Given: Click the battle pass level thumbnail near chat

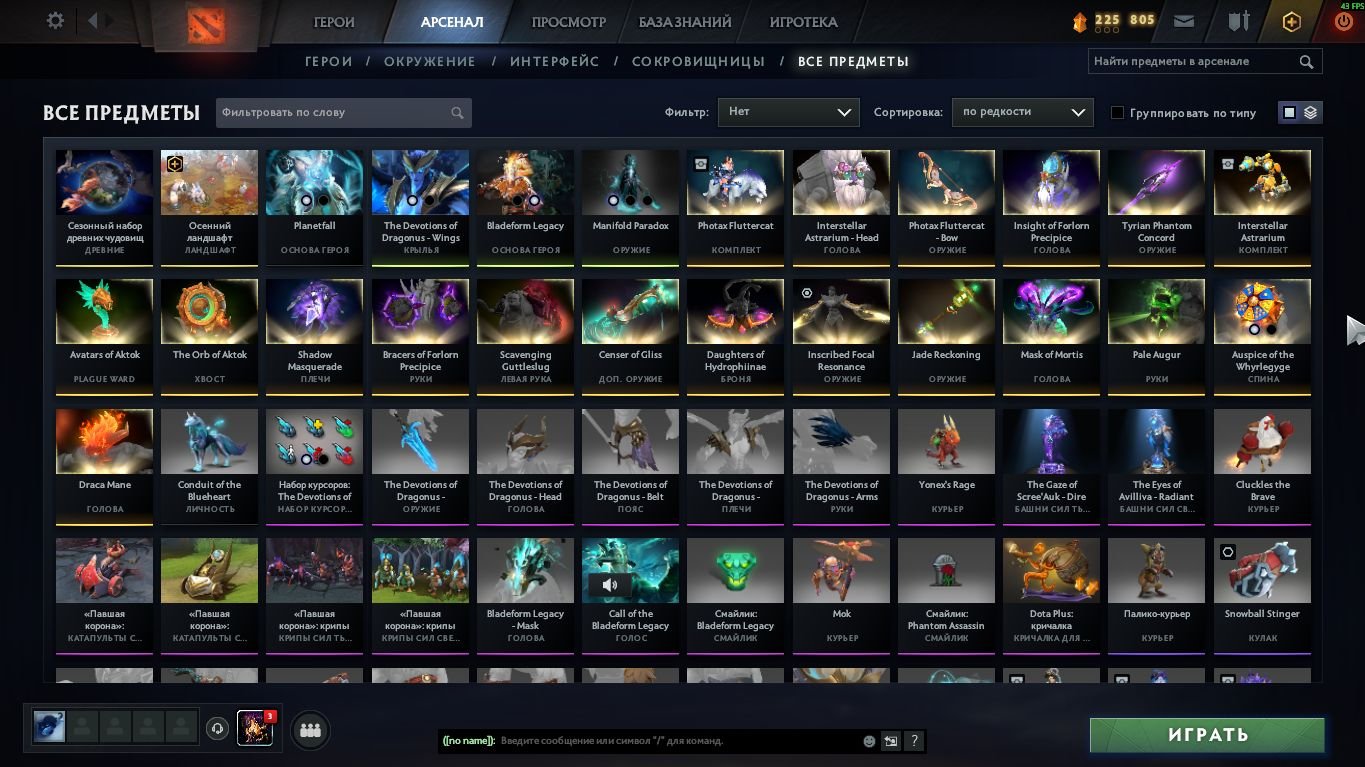Looking at the screenshot, I should point(255,729).
